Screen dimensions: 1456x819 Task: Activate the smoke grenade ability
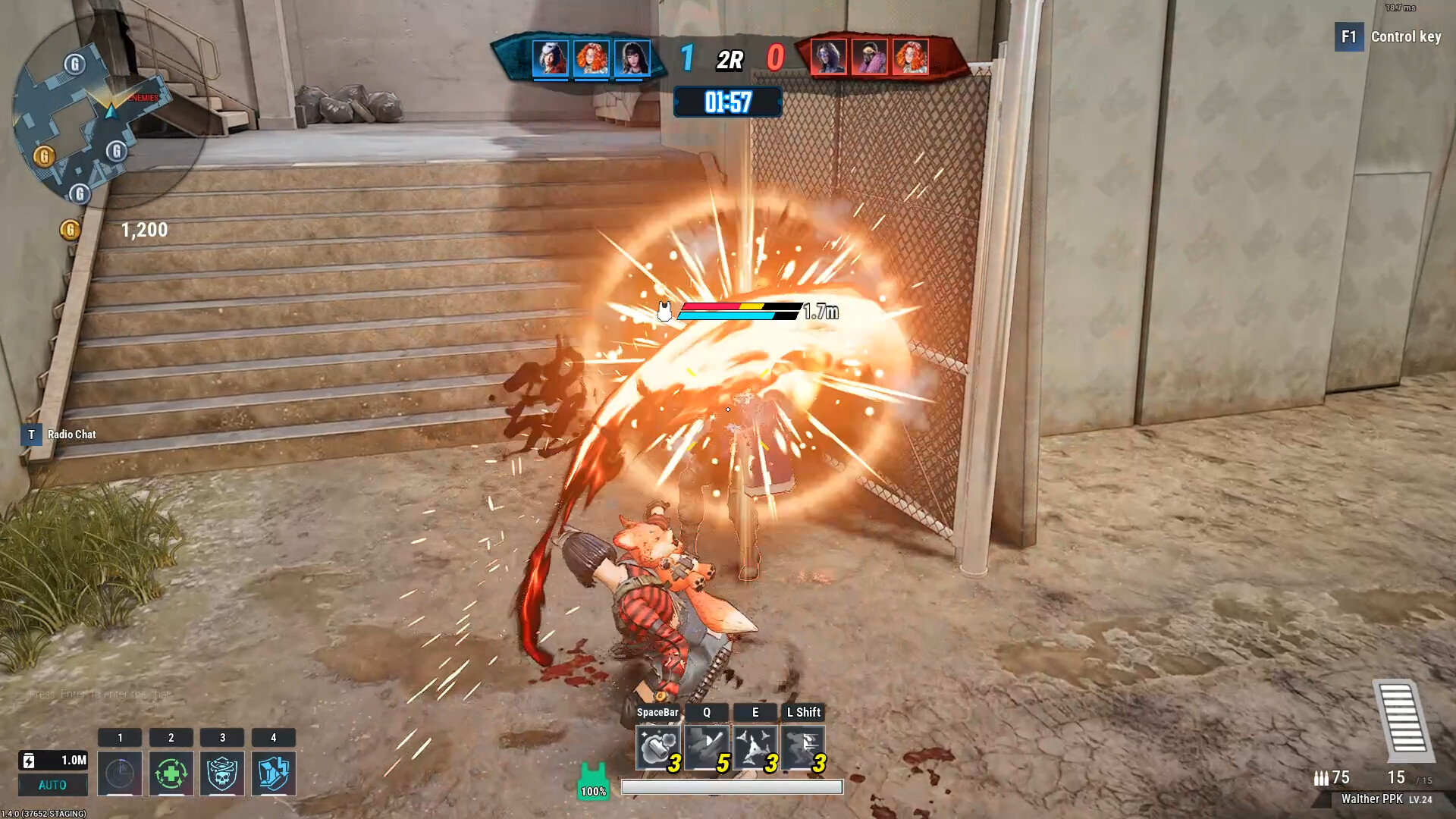pyautogui.click(x=657, y=747)
